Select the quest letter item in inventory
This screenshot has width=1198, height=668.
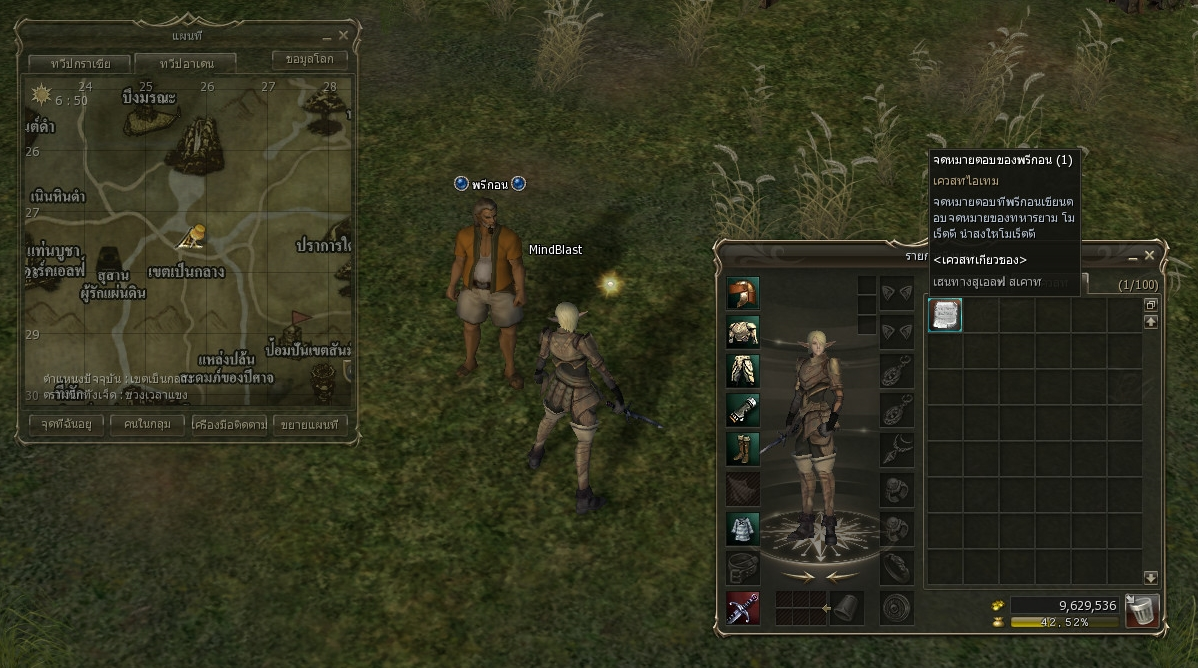click(x=945, y=315)
